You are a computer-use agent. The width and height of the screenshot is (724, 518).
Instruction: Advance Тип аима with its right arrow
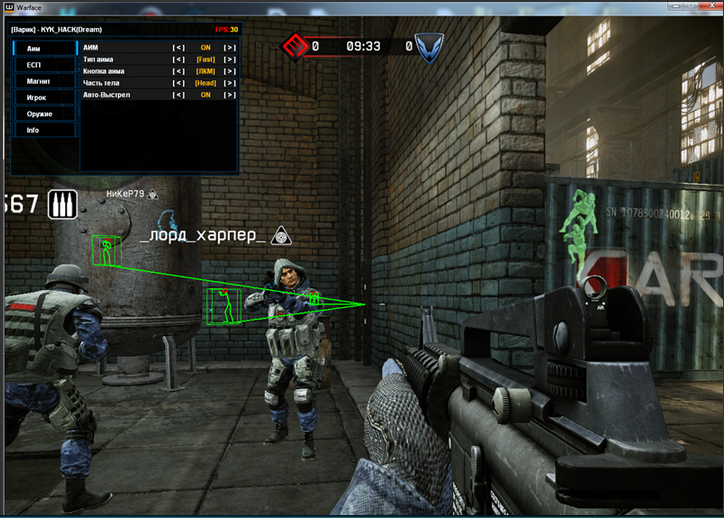click(x=230, y=59)
